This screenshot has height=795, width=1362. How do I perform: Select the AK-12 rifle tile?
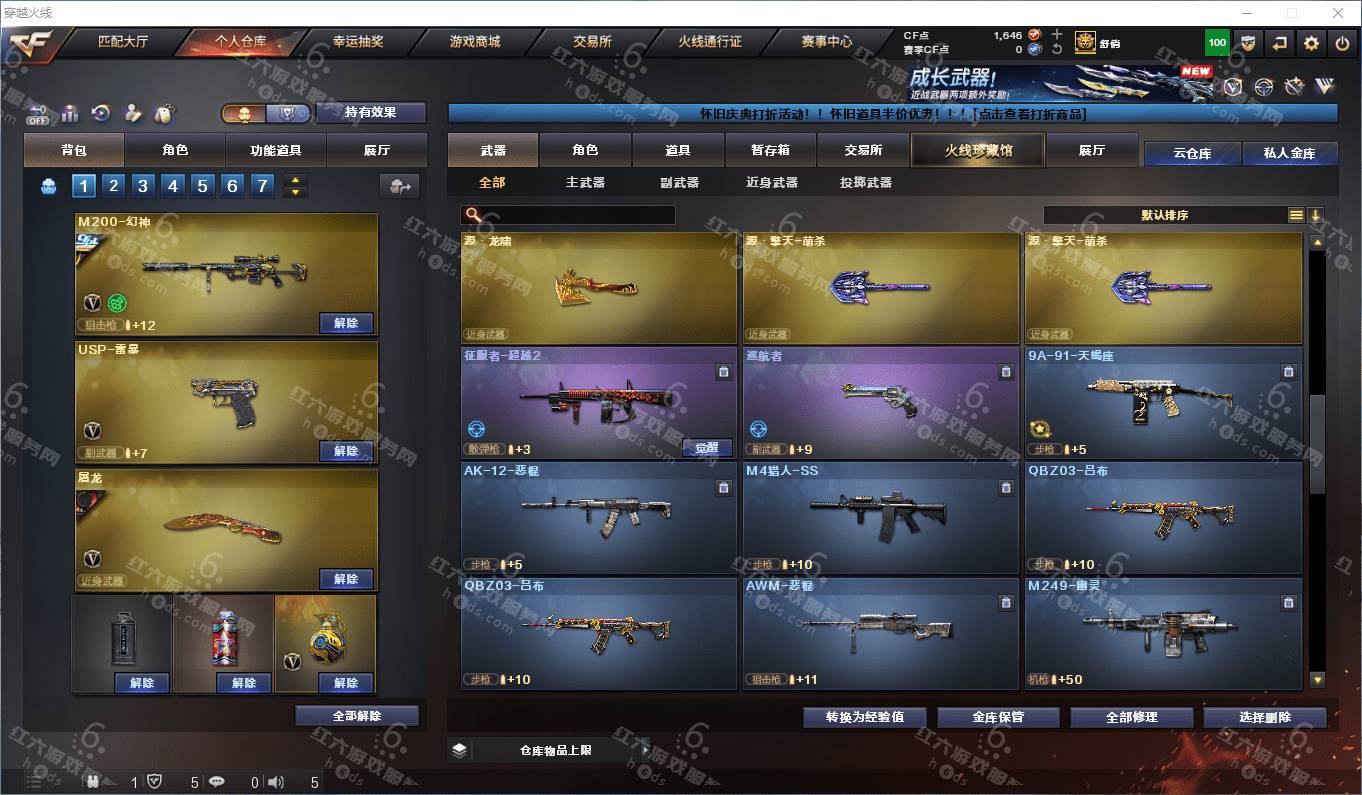pos(598,516)
